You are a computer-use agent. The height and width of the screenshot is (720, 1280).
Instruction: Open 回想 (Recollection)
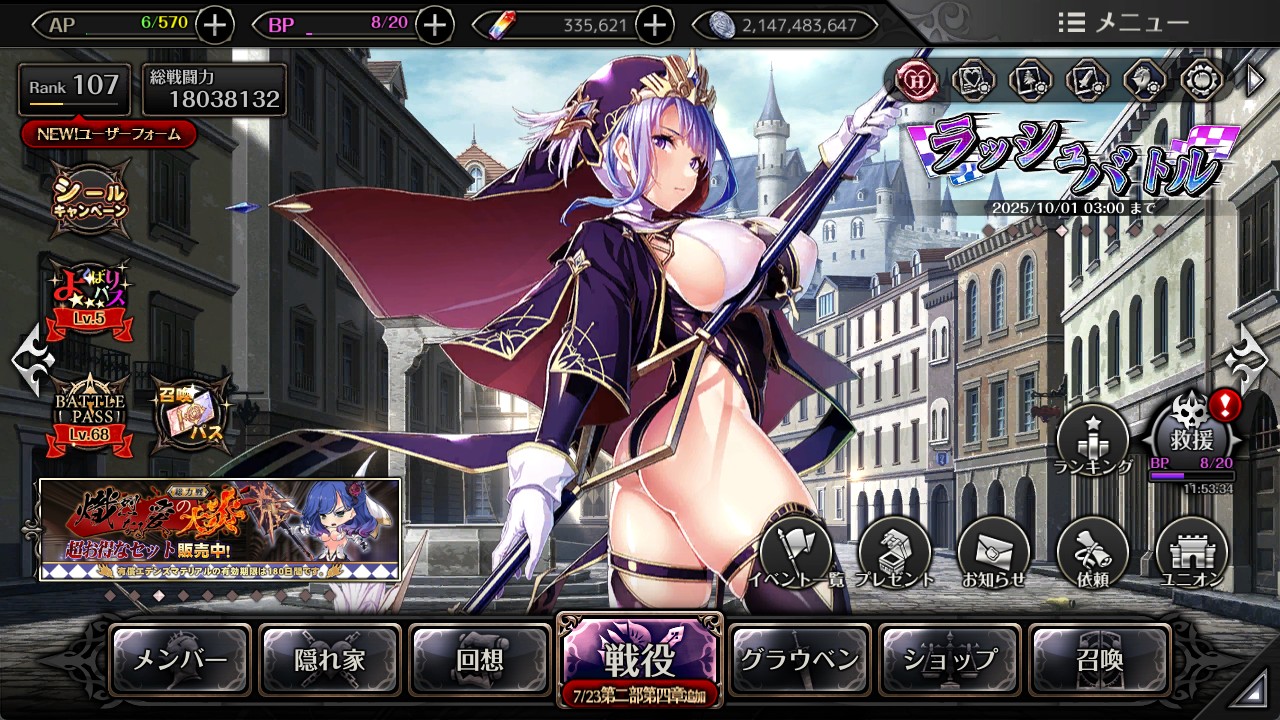[480, 659]
